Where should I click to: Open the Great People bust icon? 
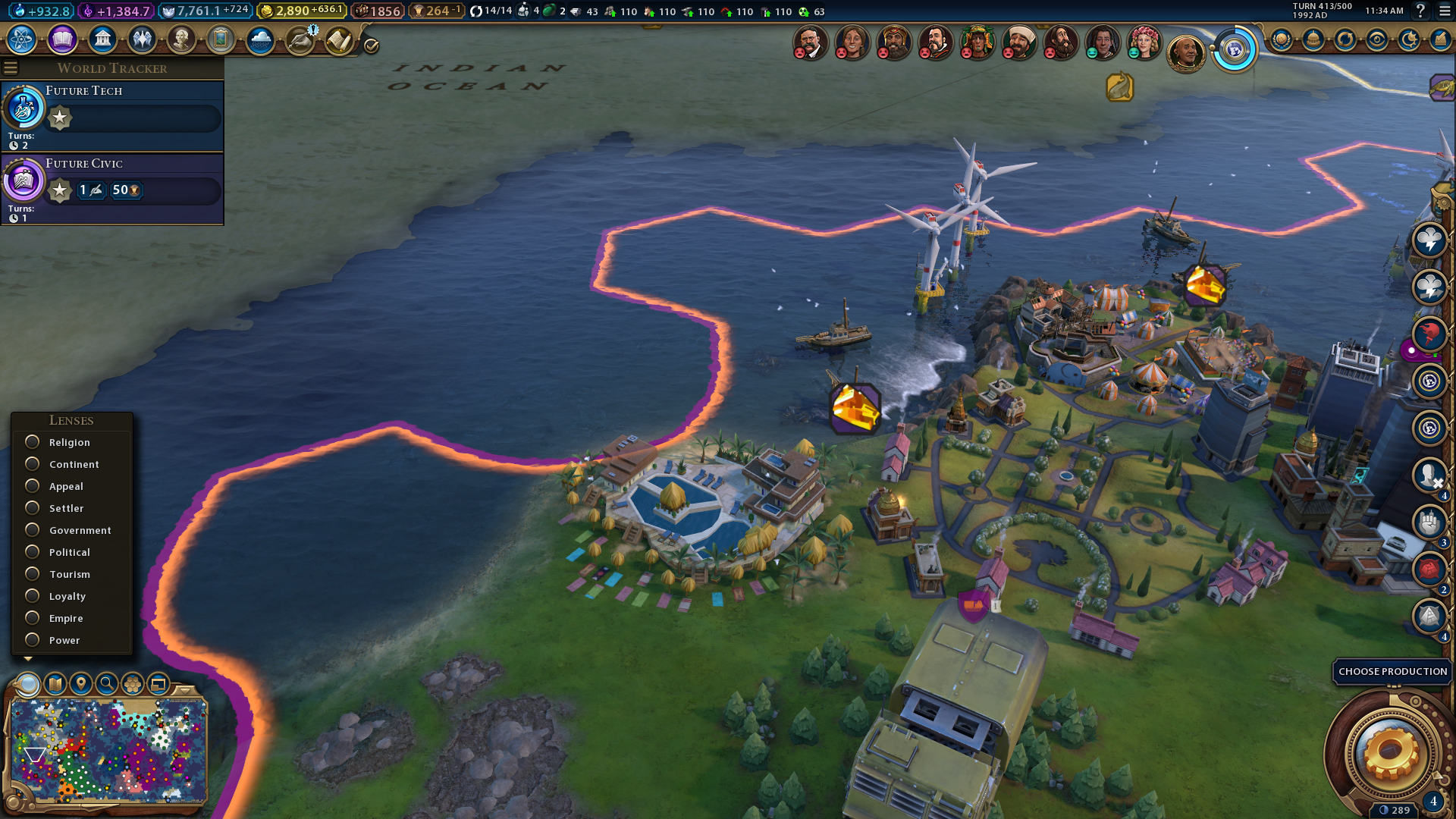(x=181, y=39)
